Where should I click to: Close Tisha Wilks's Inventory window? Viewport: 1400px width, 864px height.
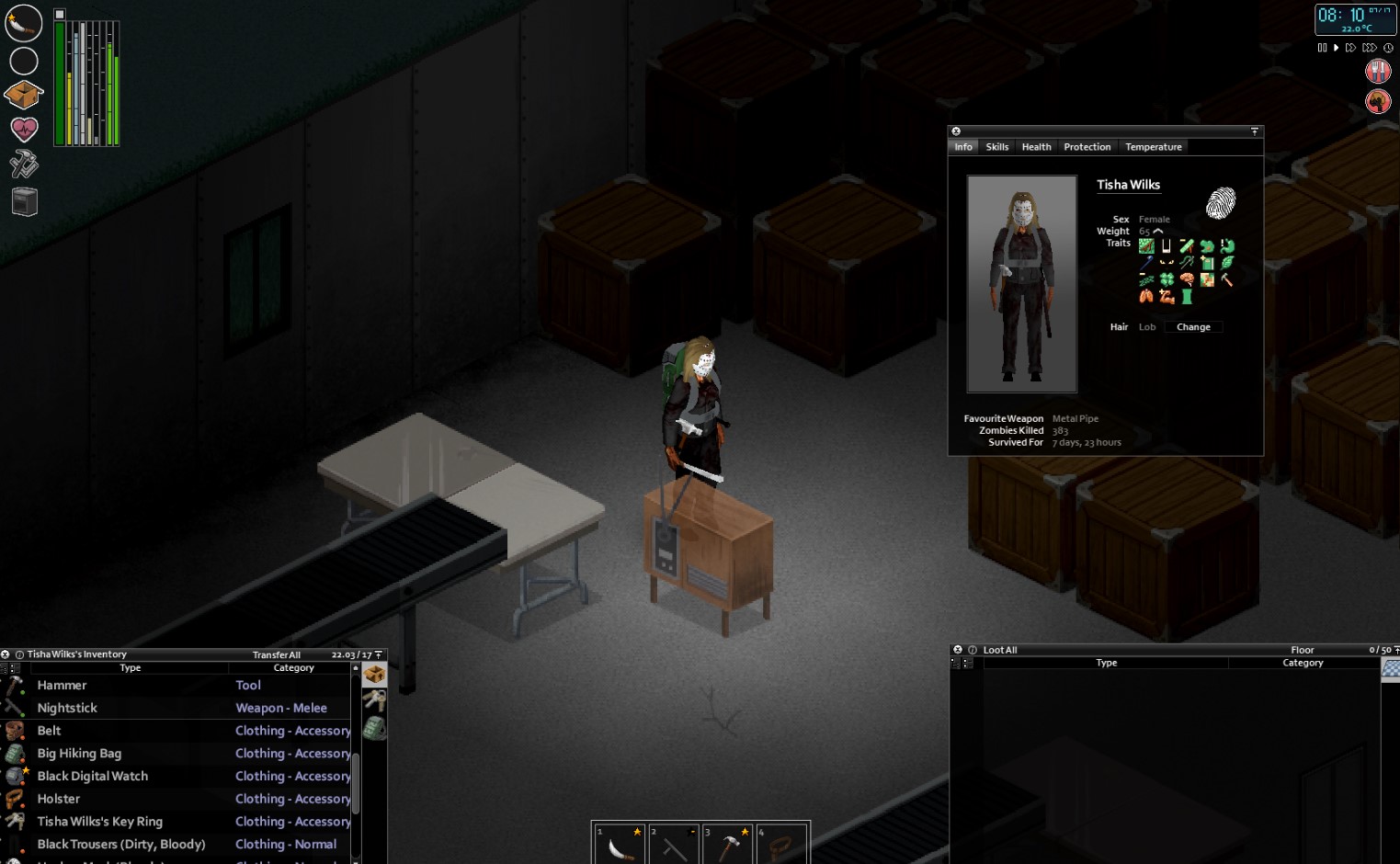[6, 654]
